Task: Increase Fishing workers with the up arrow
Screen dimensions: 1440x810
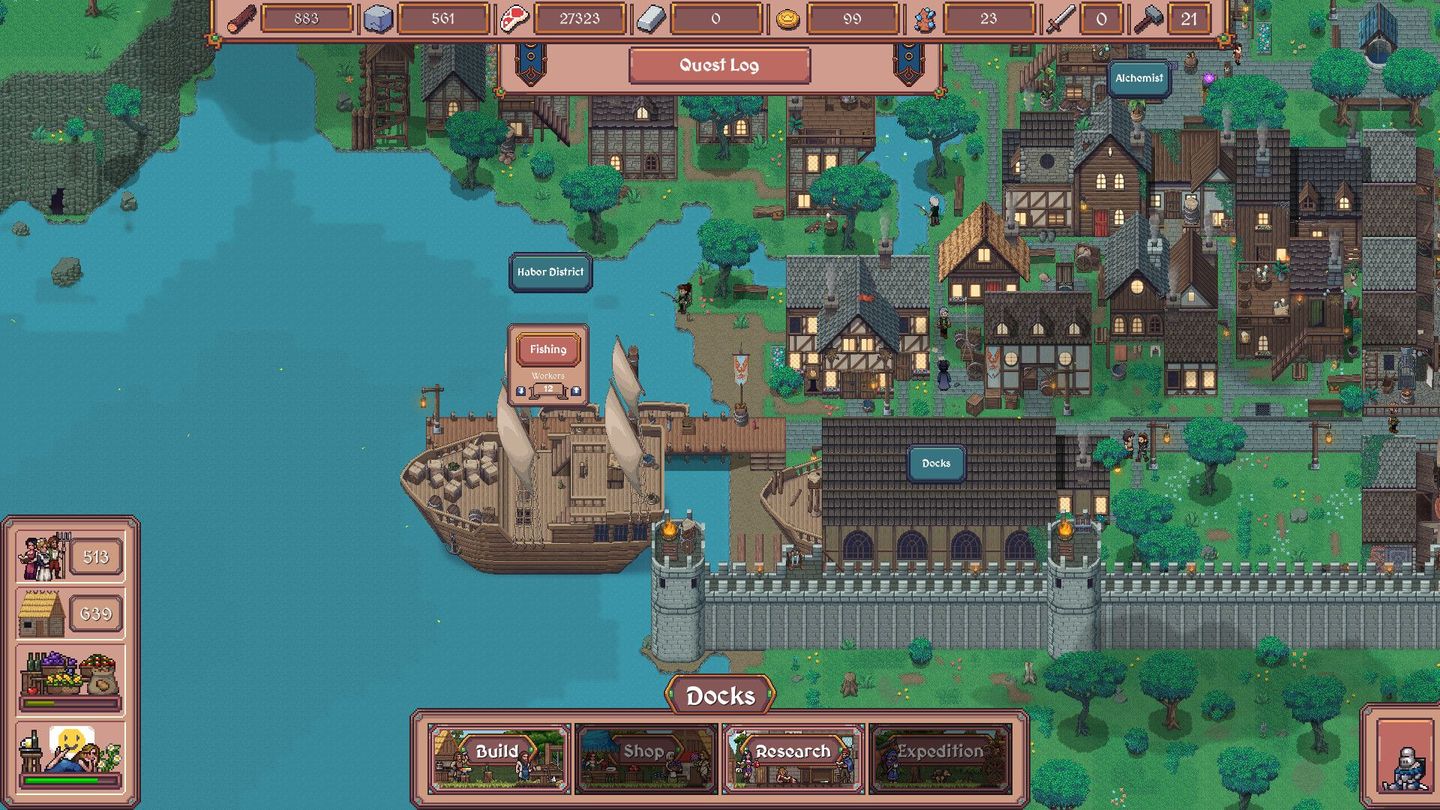Action: click(x=576, y=390)
